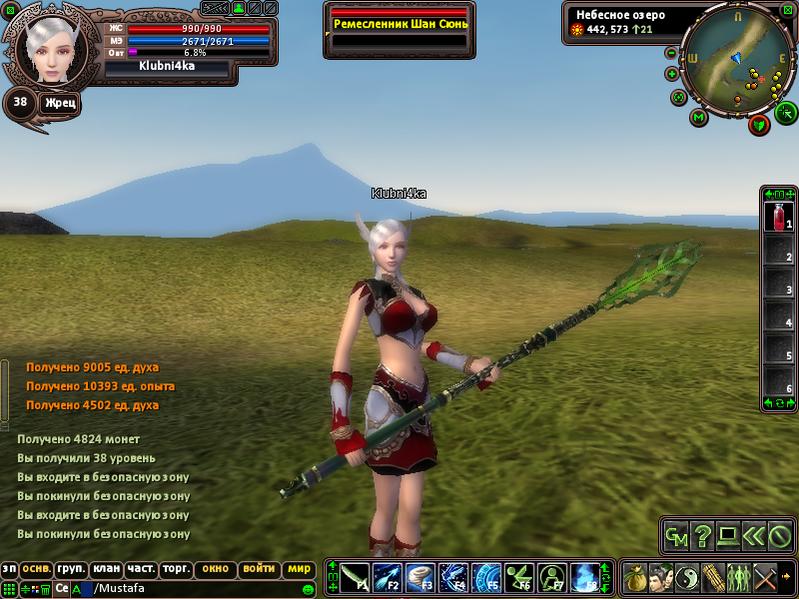
Task: Open the yin-yang skills icon
Action: tap(687, 578)
